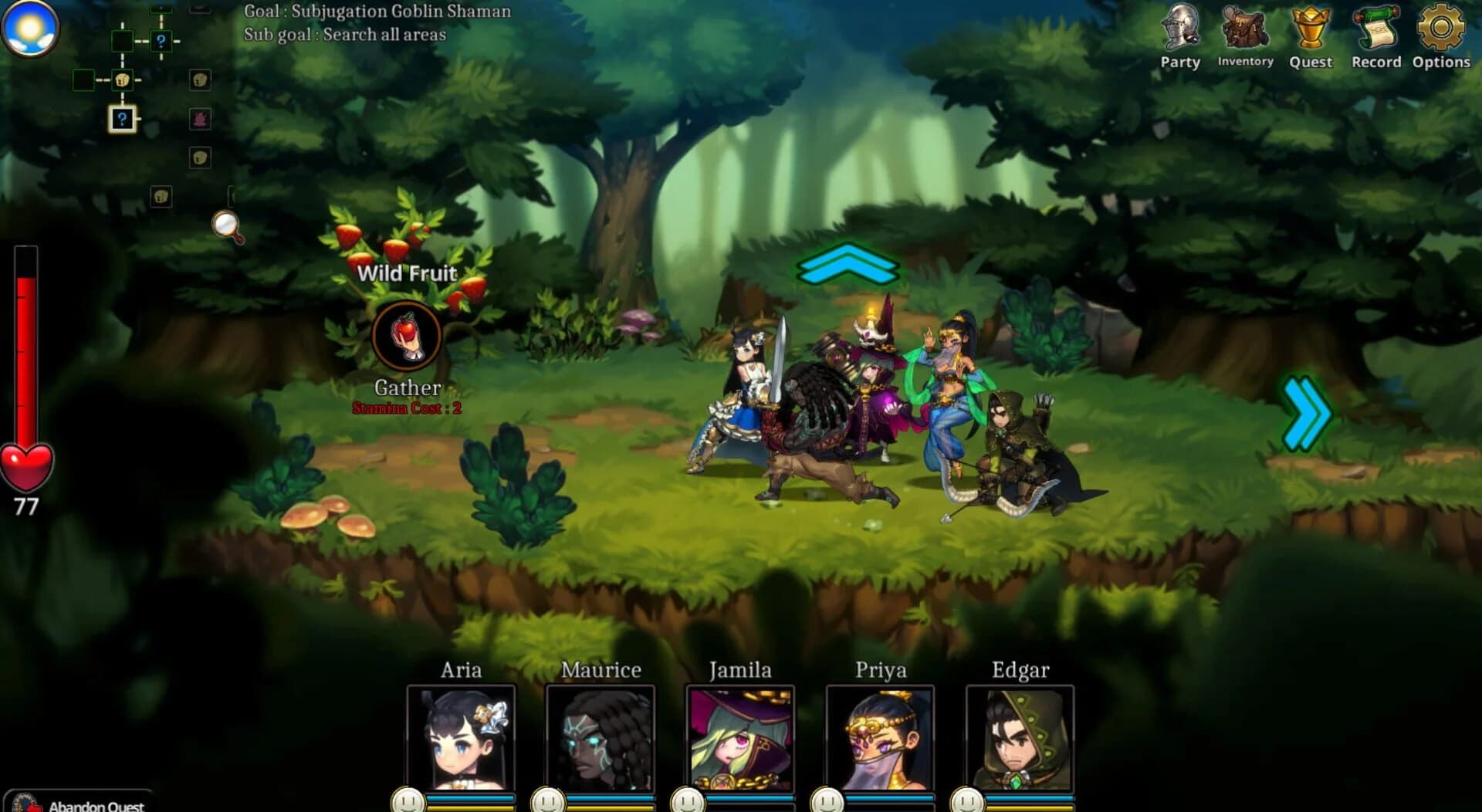
Task: Select the pink monster node on the minimap
Action: (201, 119)
